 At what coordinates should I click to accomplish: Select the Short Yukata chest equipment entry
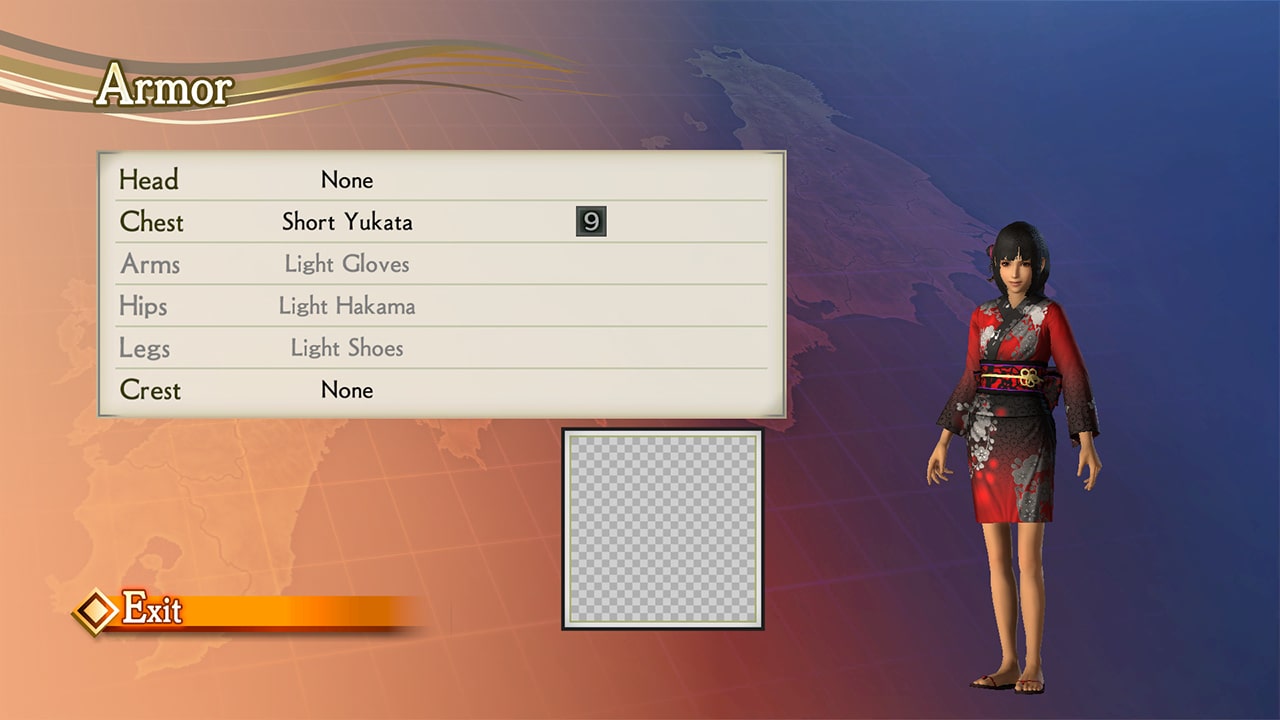point(347,222)
